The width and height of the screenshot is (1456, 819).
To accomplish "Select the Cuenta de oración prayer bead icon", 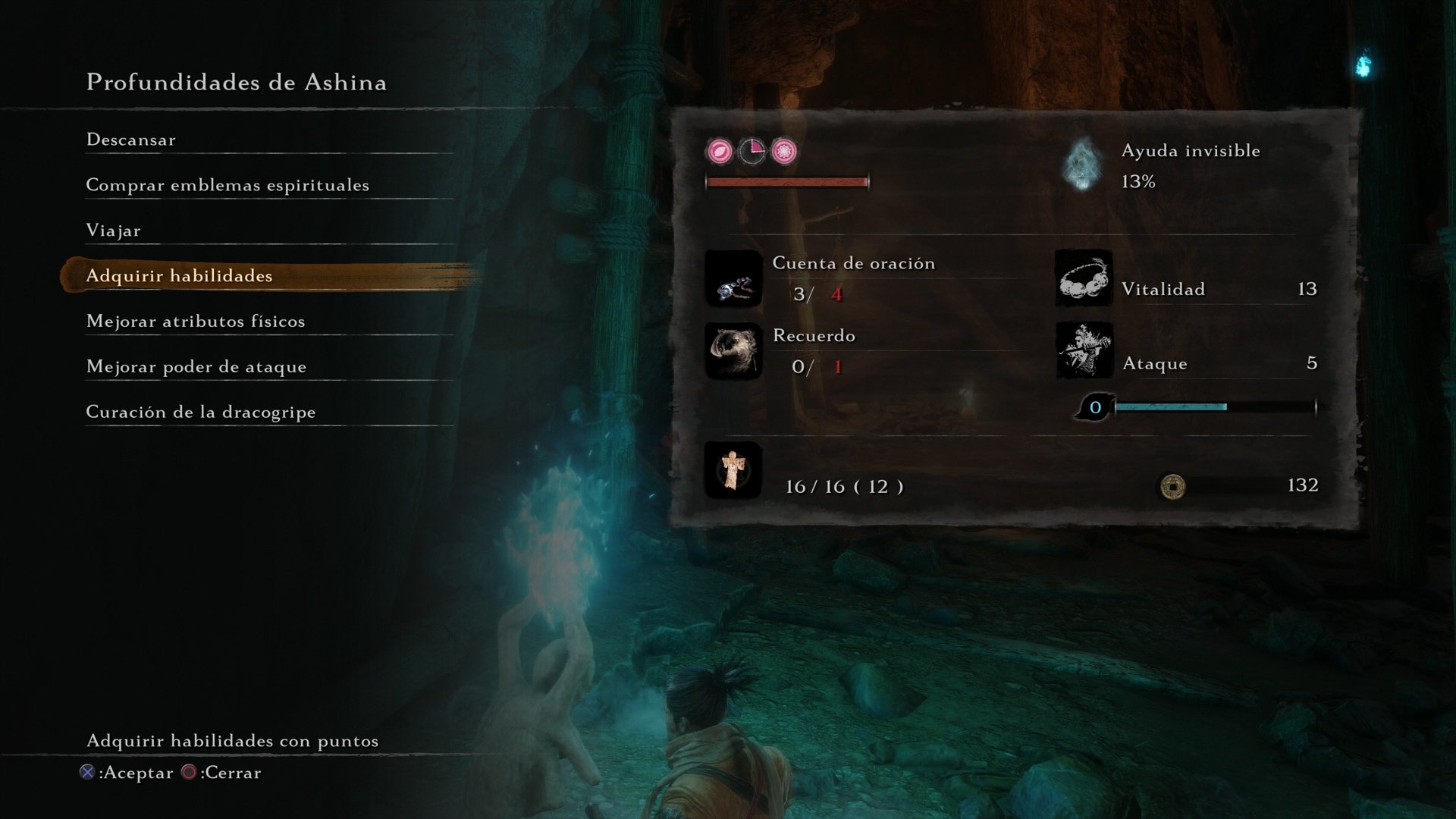I will (x=733, y=280).
